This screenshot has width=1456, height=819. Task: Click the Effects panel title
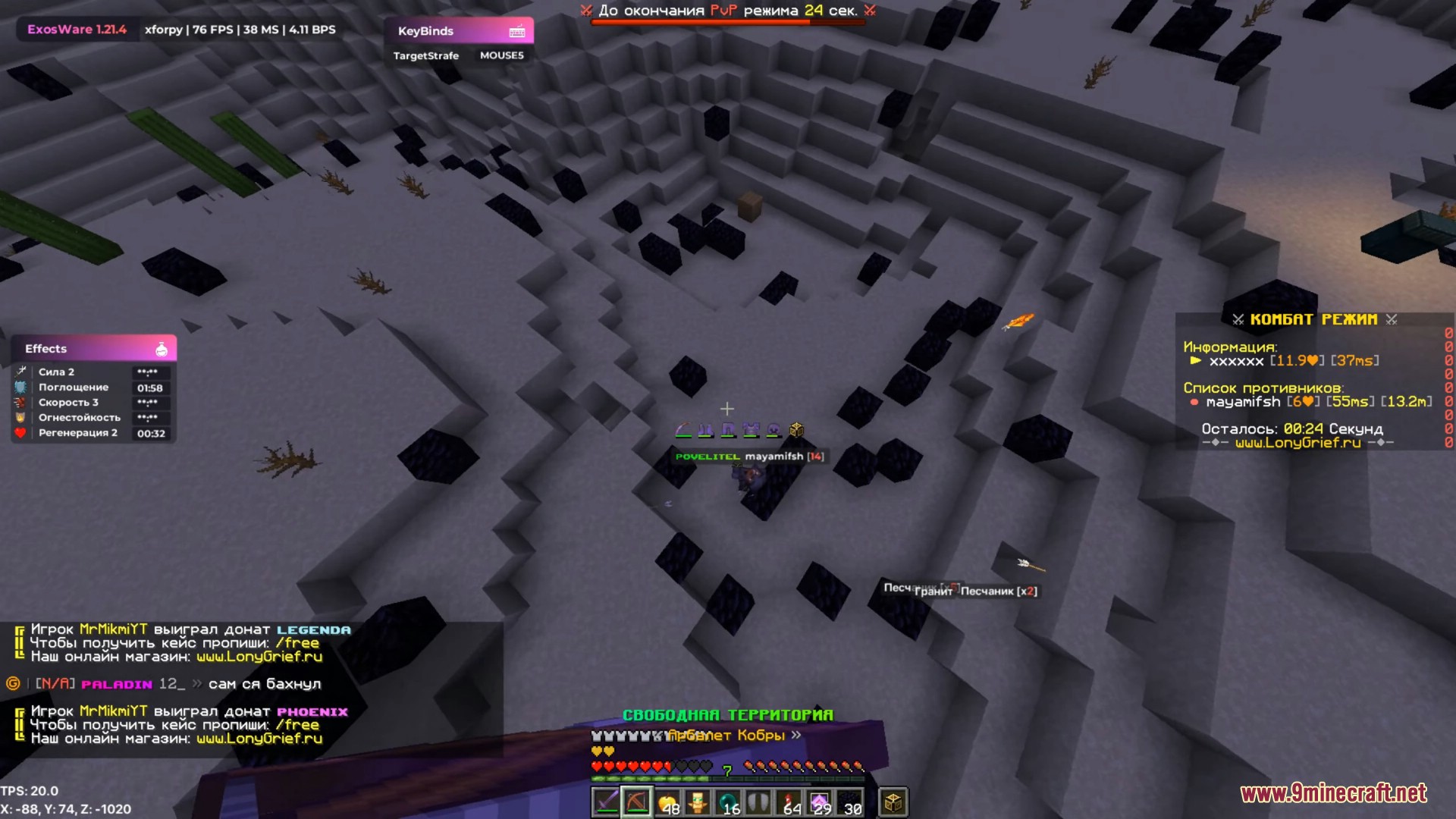point(45,348)
